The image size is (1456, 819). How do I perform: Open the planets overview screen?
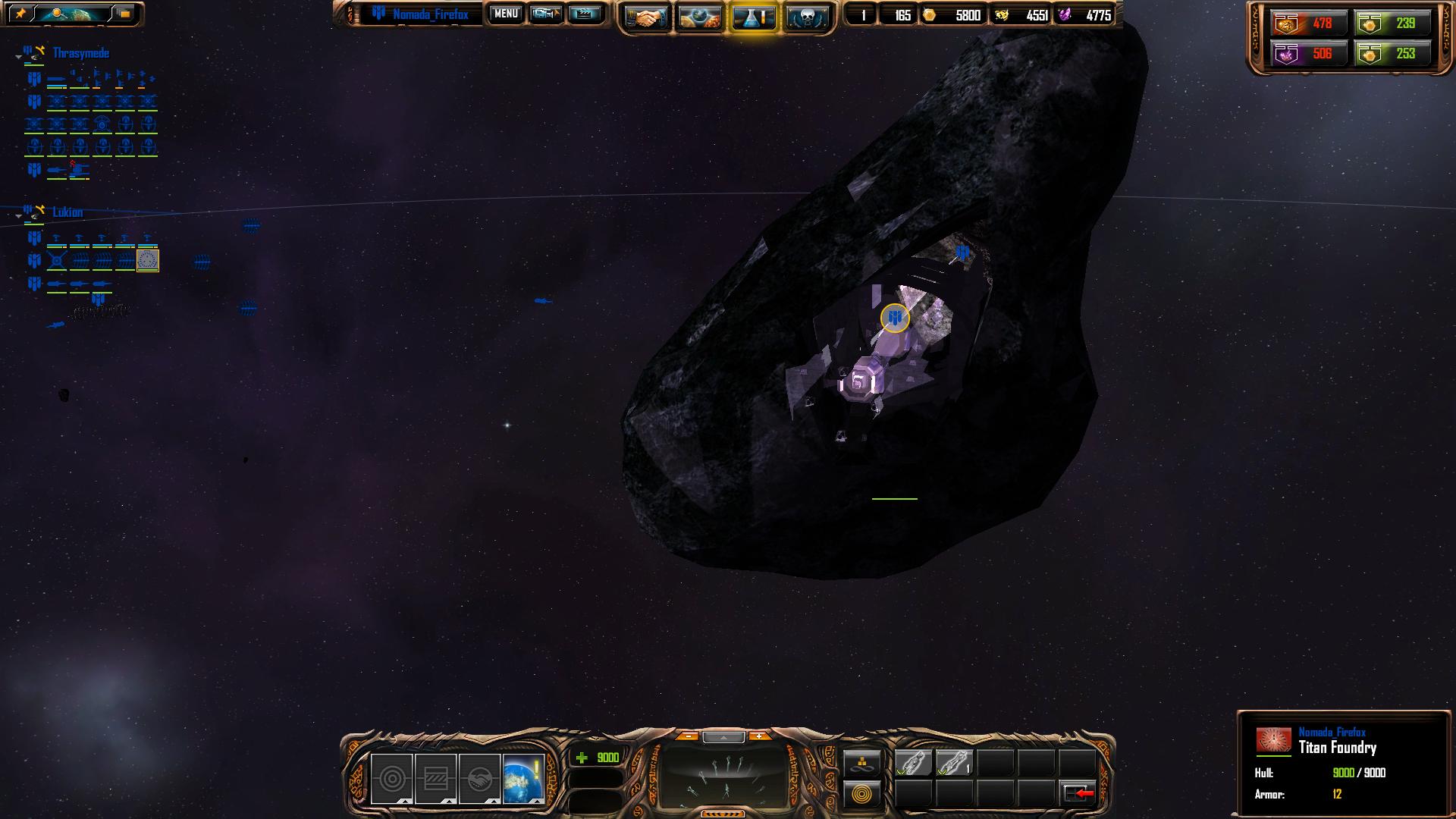699,17
